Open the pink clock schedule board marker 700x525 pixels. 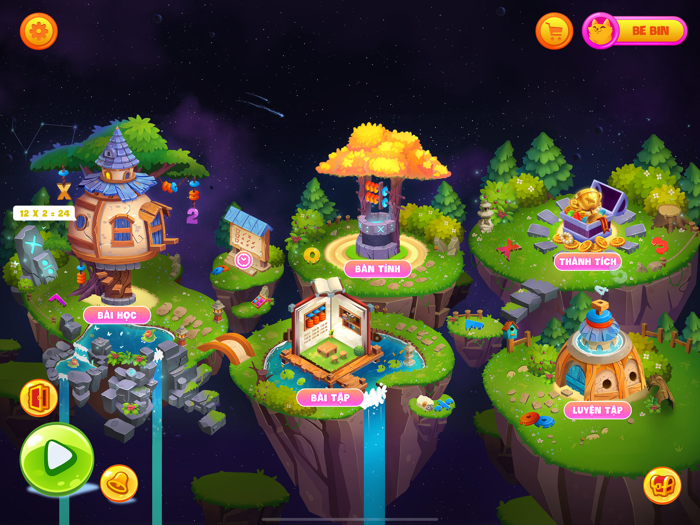coord(243,260)
